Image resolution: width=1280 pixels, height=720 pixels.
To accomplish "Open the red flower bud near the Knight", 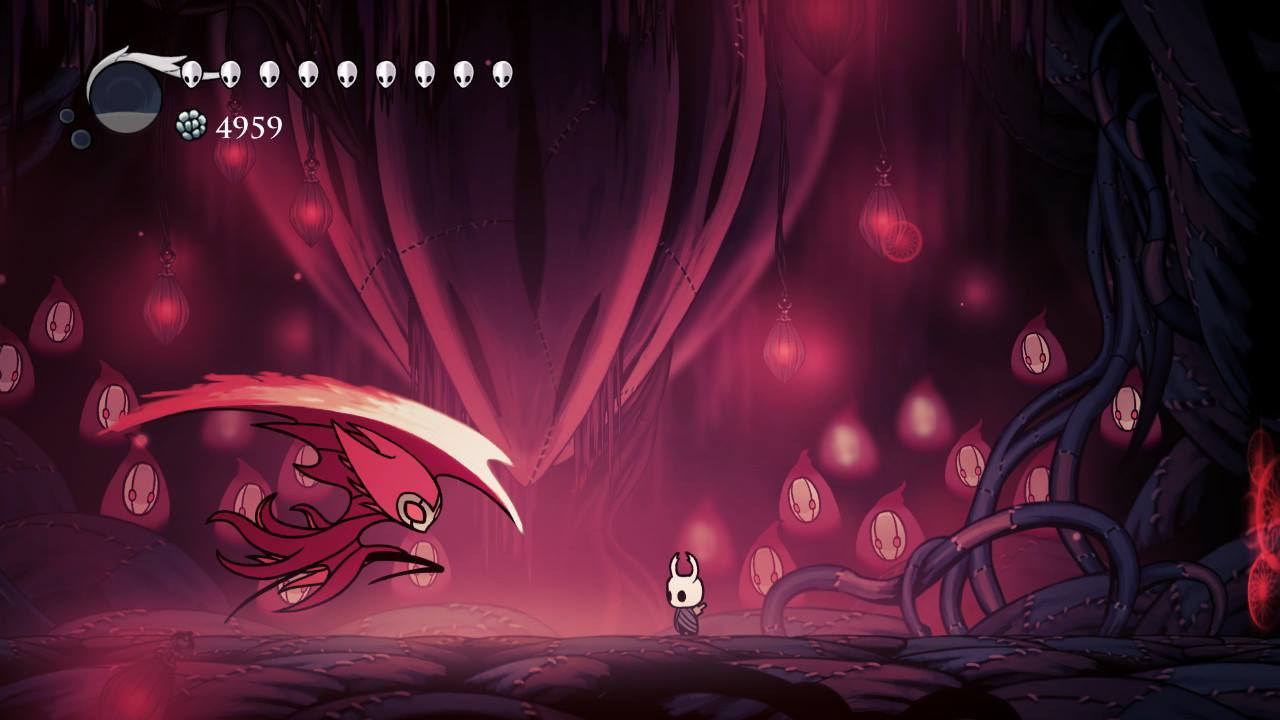I will coord(764,565).
